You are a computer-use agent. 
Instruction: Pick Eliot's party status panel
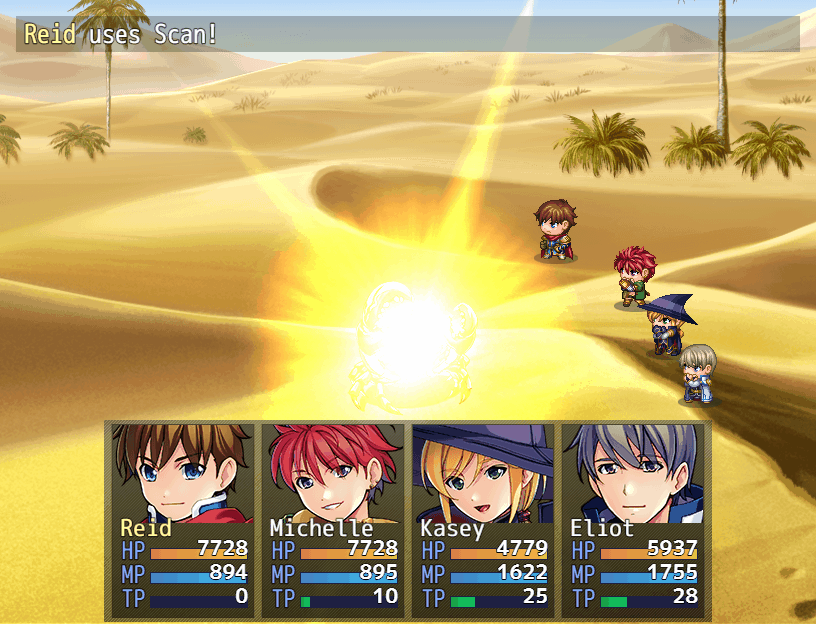[632, 518]
